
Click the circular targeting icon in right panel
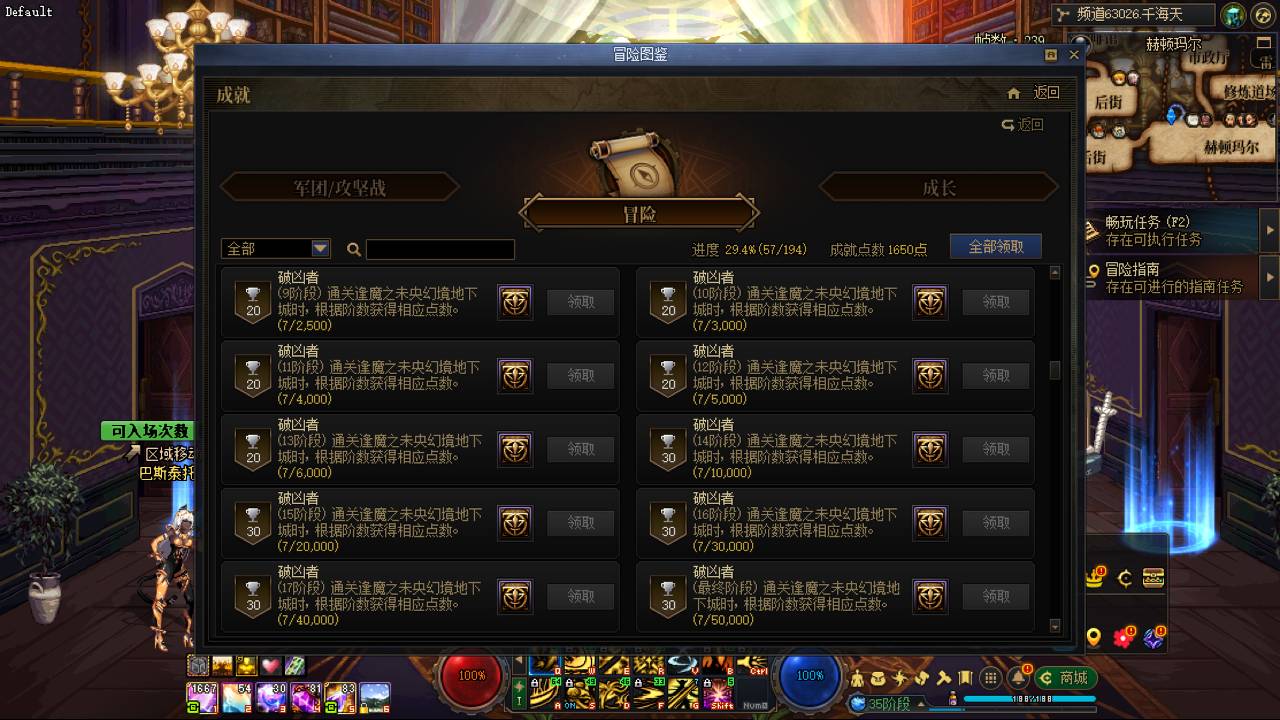1124,577
